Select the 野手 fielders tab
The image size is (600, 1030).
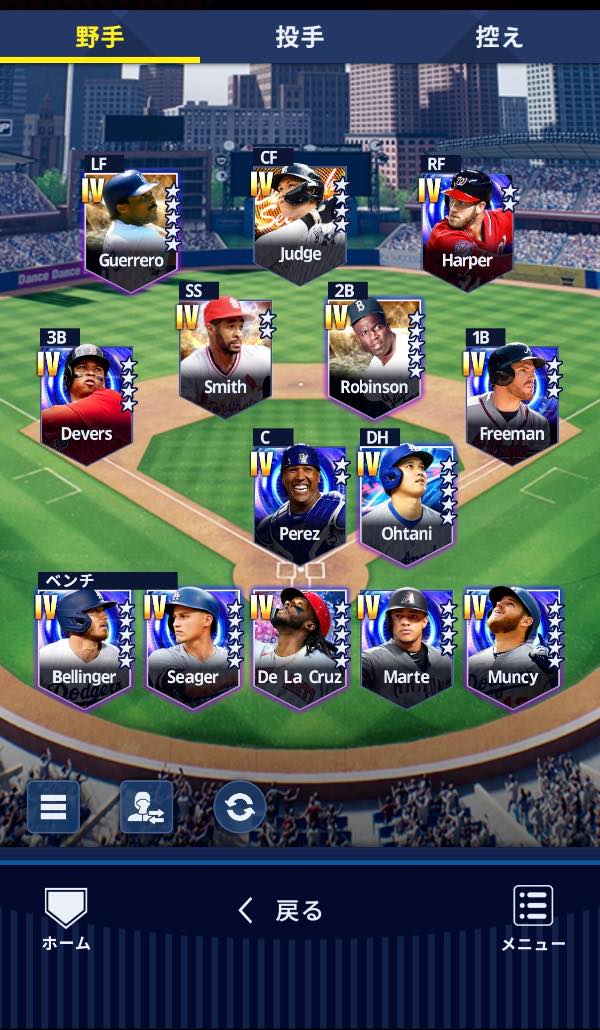[x=100, y=38]
